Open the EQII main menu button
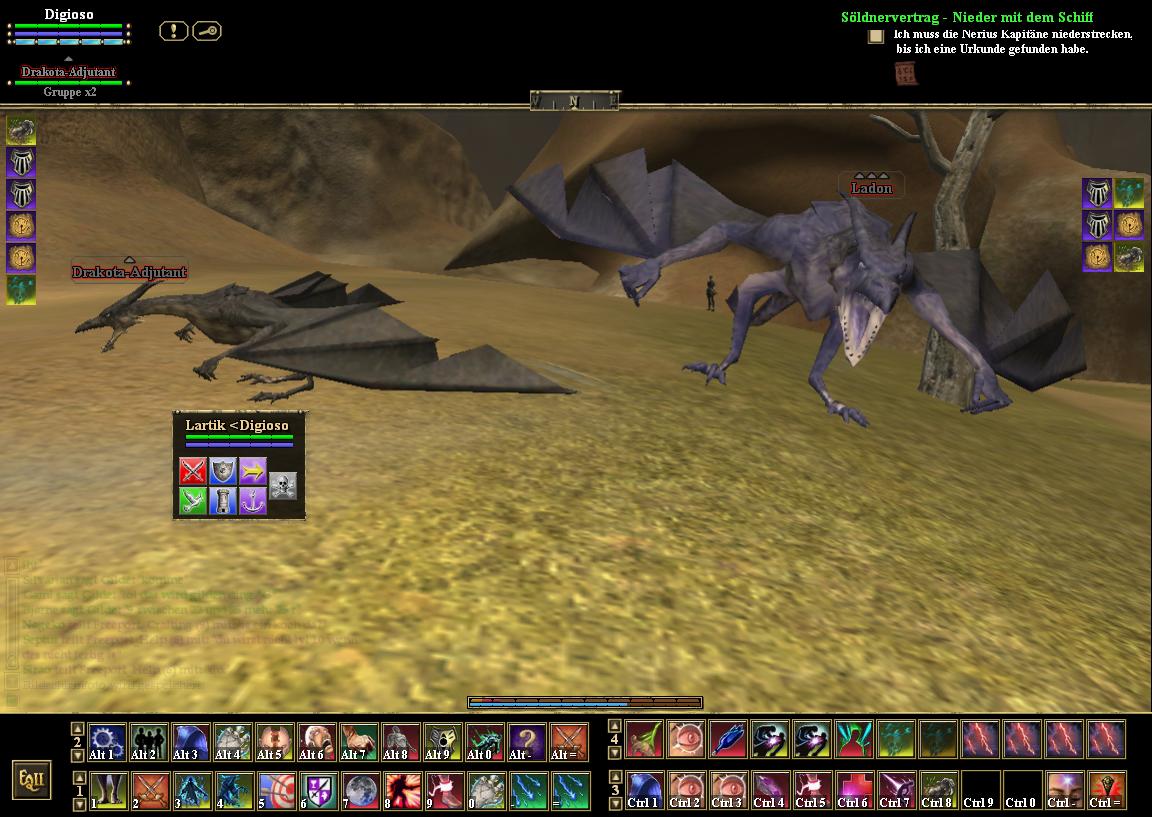The width and height of the screenshot is (1152, 817). (x=32, y=779)
